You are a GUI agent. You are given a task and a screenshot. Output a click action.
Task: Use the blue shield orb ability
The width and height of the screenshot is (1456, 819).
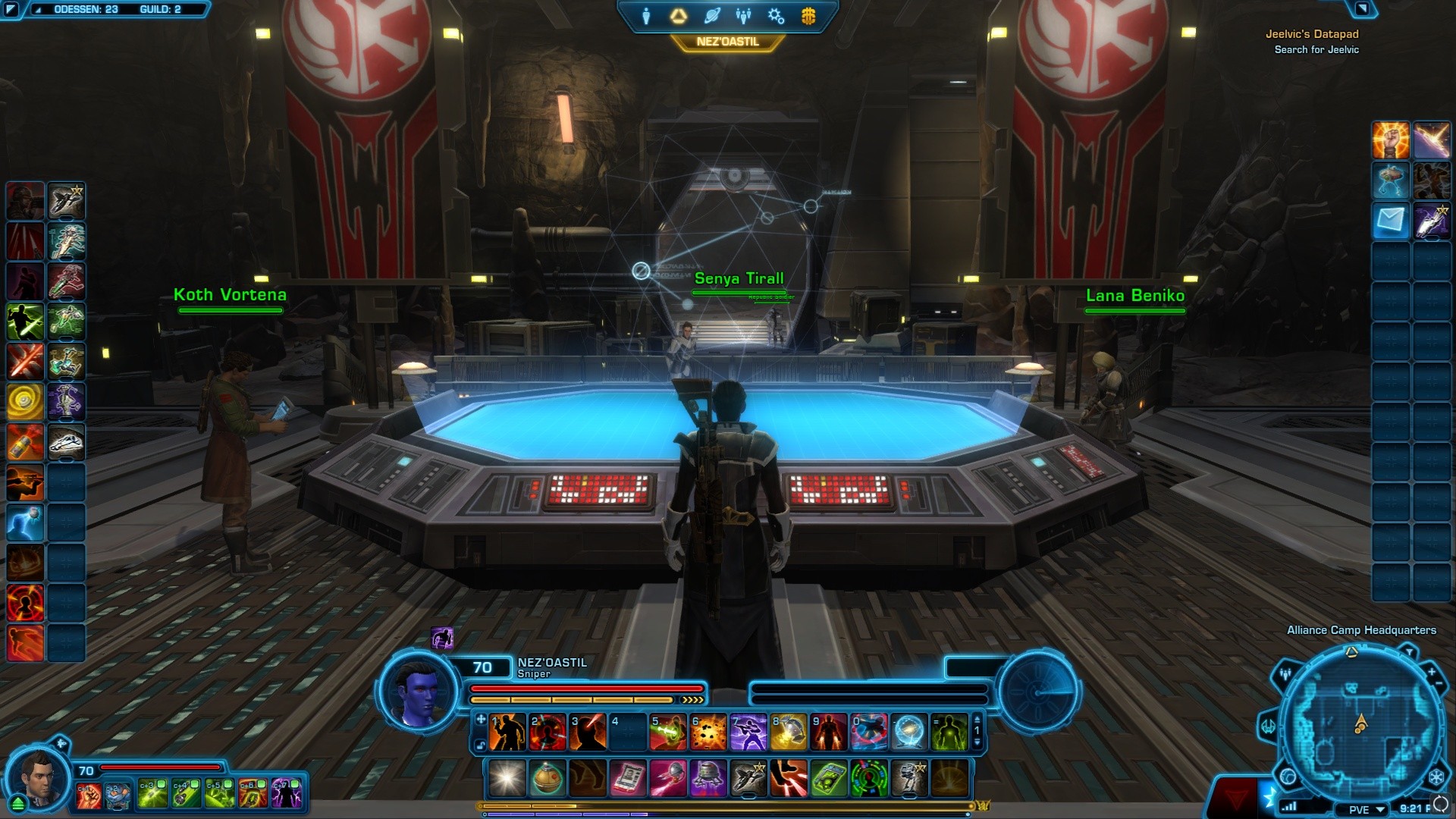(x=908, y=733)
